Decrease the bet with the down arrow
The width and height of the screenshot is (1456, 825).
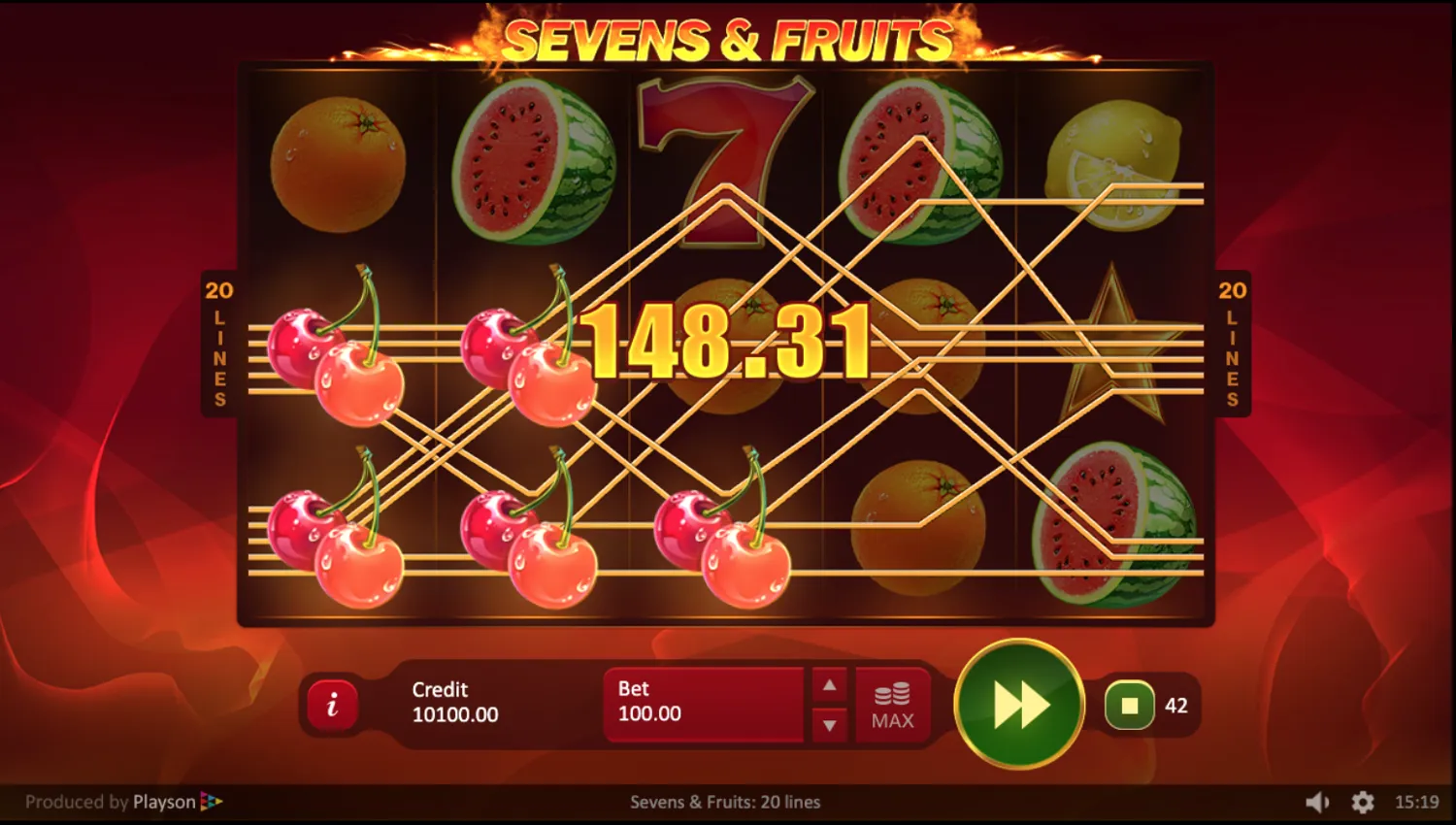830,726
